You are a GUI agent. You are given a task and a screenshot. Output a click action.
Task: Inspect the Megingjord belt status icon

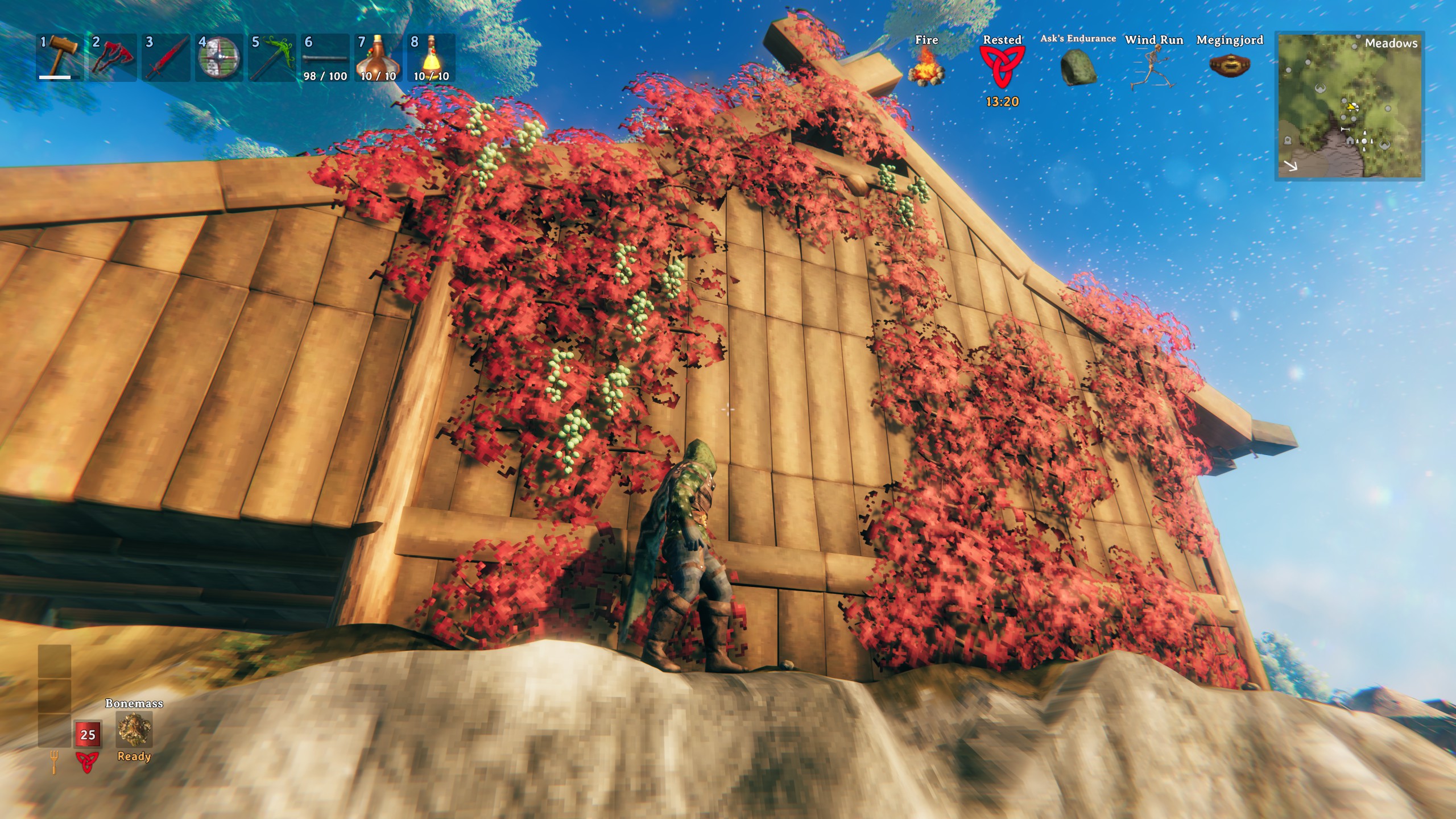[x=1230, y=66]
